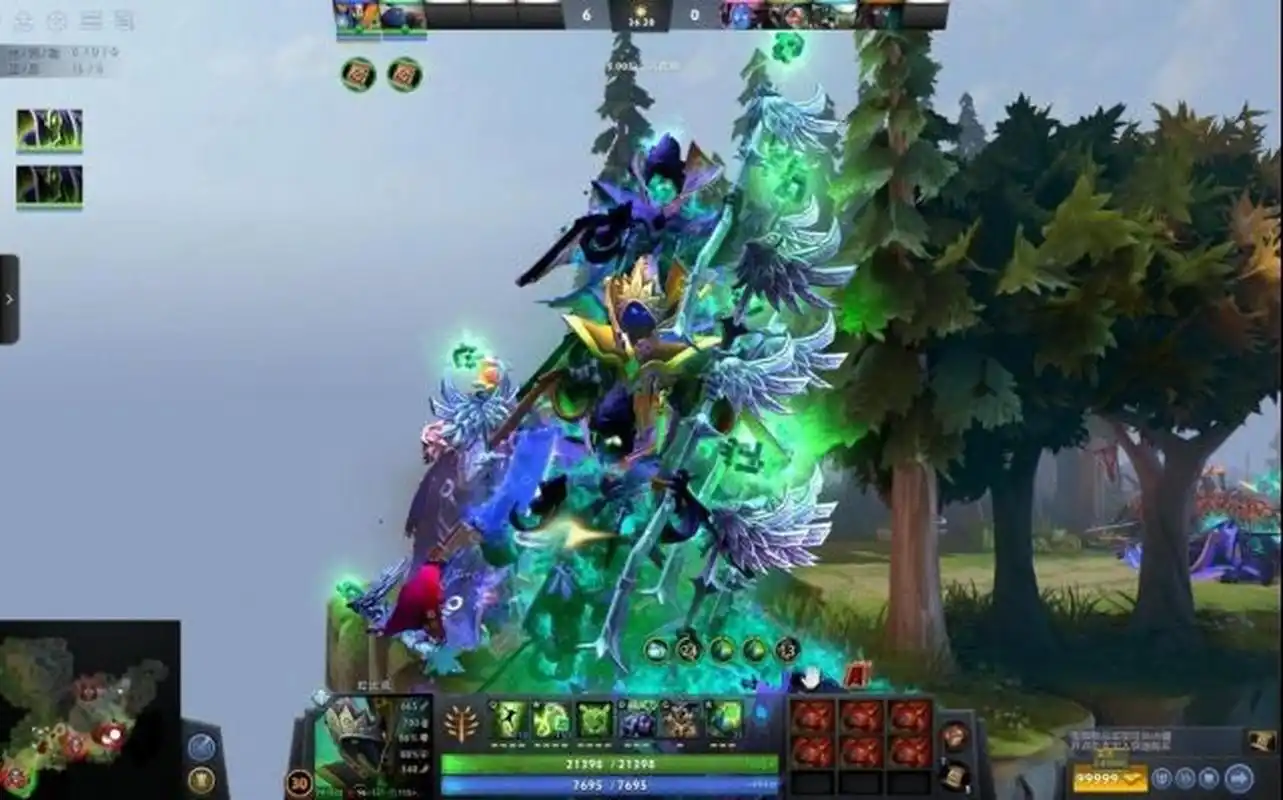The height and width of the screenshot is (800, 1283).
Task: Expand the collapsed side panel chevron on left edge
Action: (x=8, y=295)
